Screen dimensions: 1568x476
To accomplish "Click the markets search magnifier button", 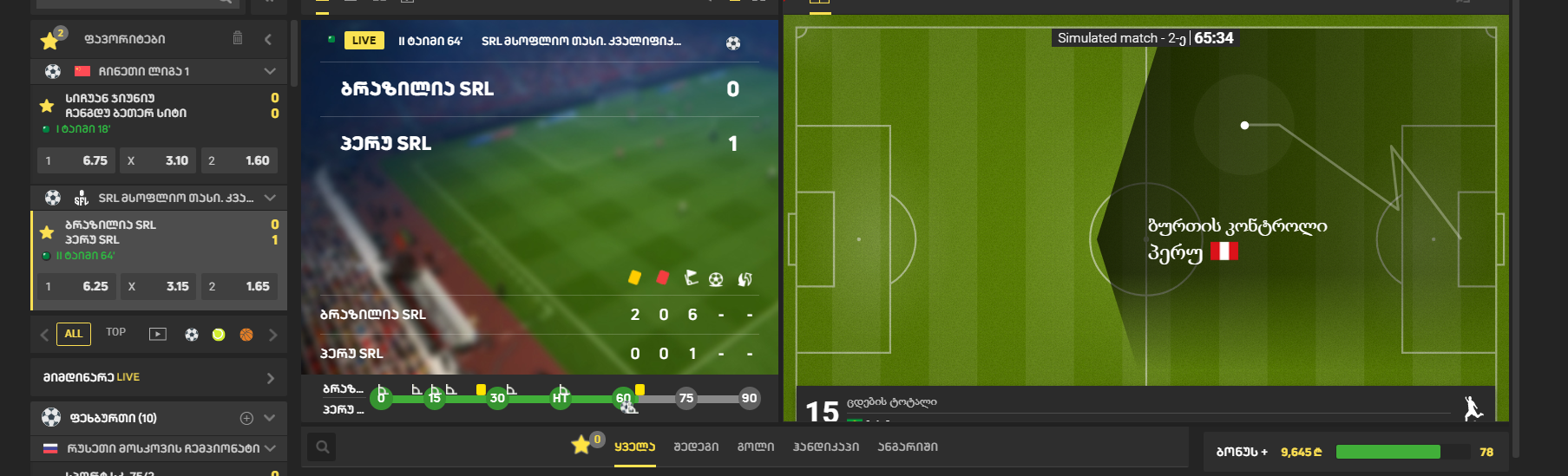I will pyautogui.click(x=323, y=447).
